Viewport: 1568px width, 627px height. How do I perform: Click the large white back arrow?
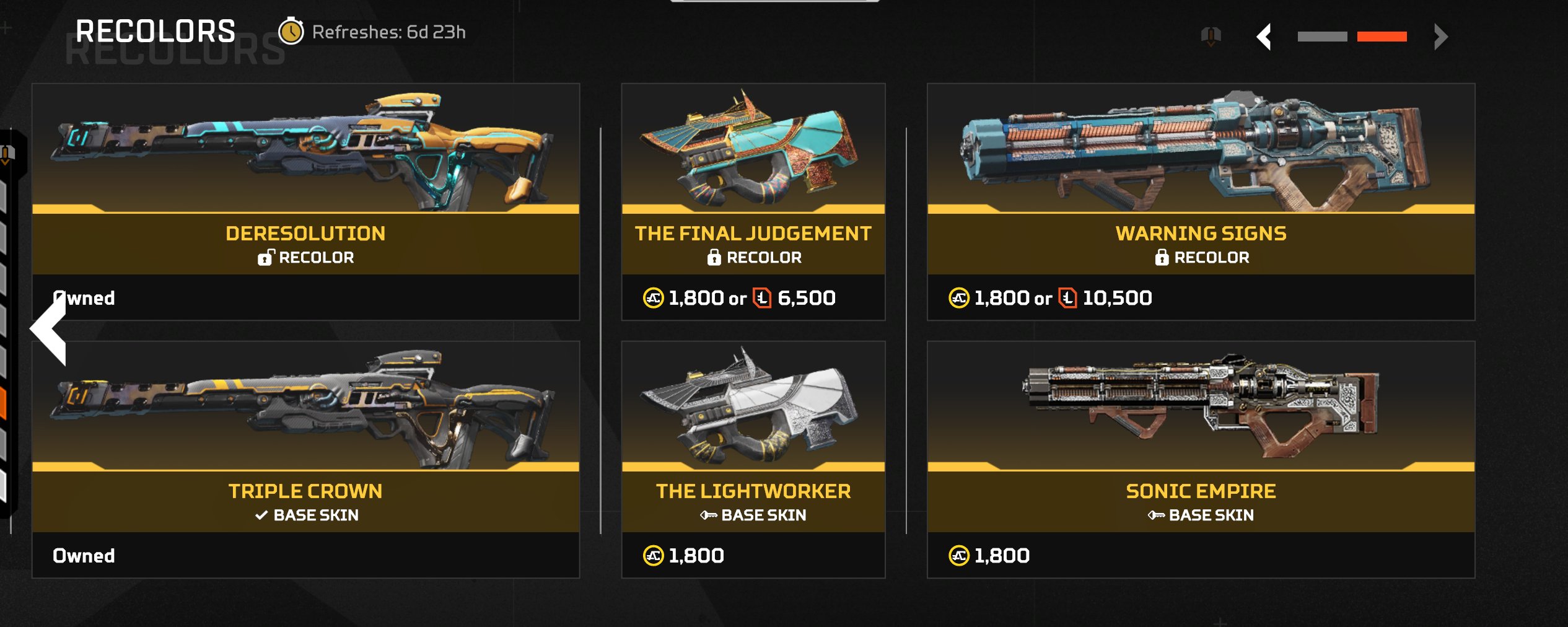[49, 329]
